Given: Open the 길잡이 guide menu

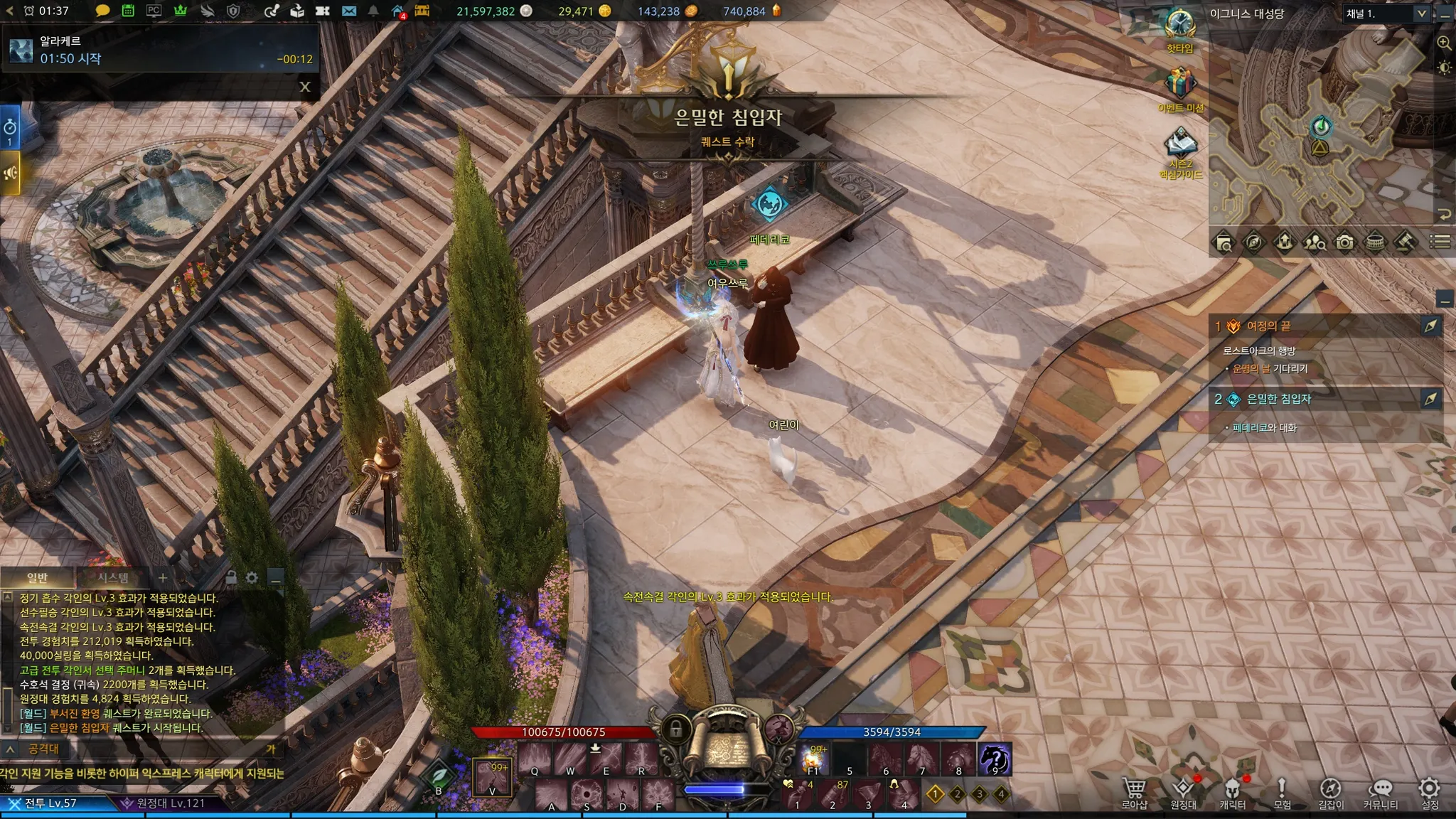Looking at the screenshot, I should [x=1331, y=793].
